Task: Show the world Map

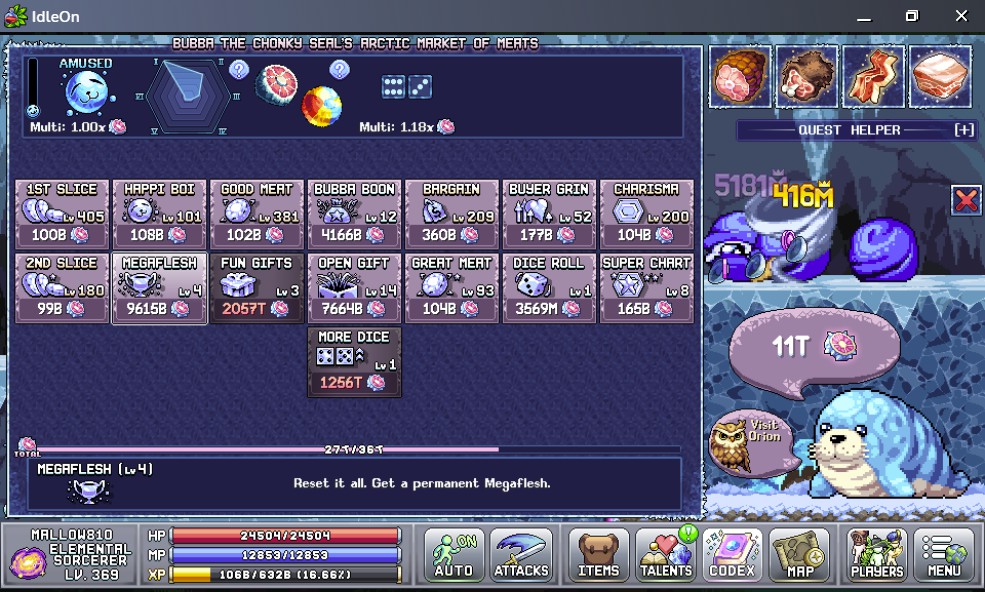Action: coord(799,555)
